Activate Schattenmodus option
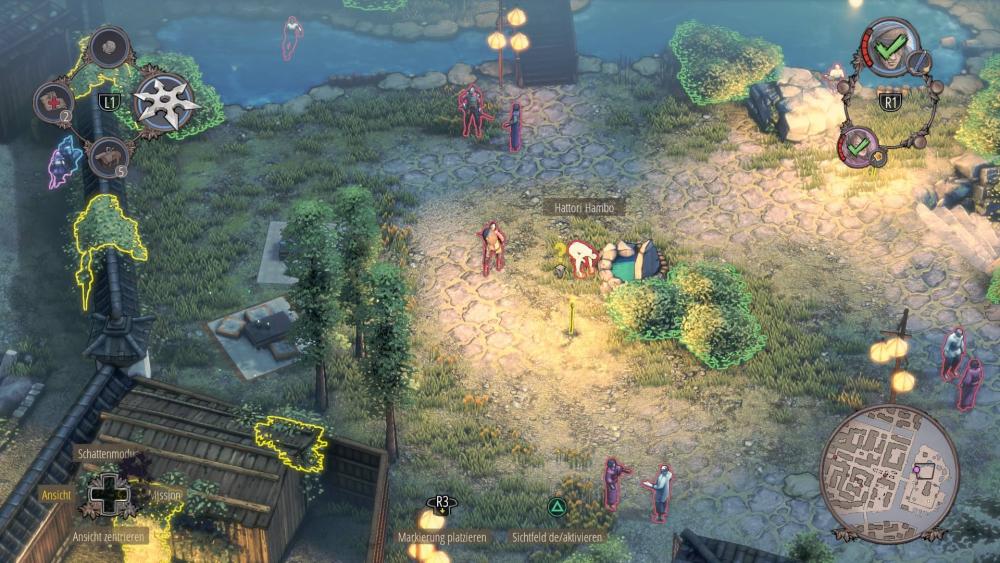1000x563 pixels. tap(106, 453)
